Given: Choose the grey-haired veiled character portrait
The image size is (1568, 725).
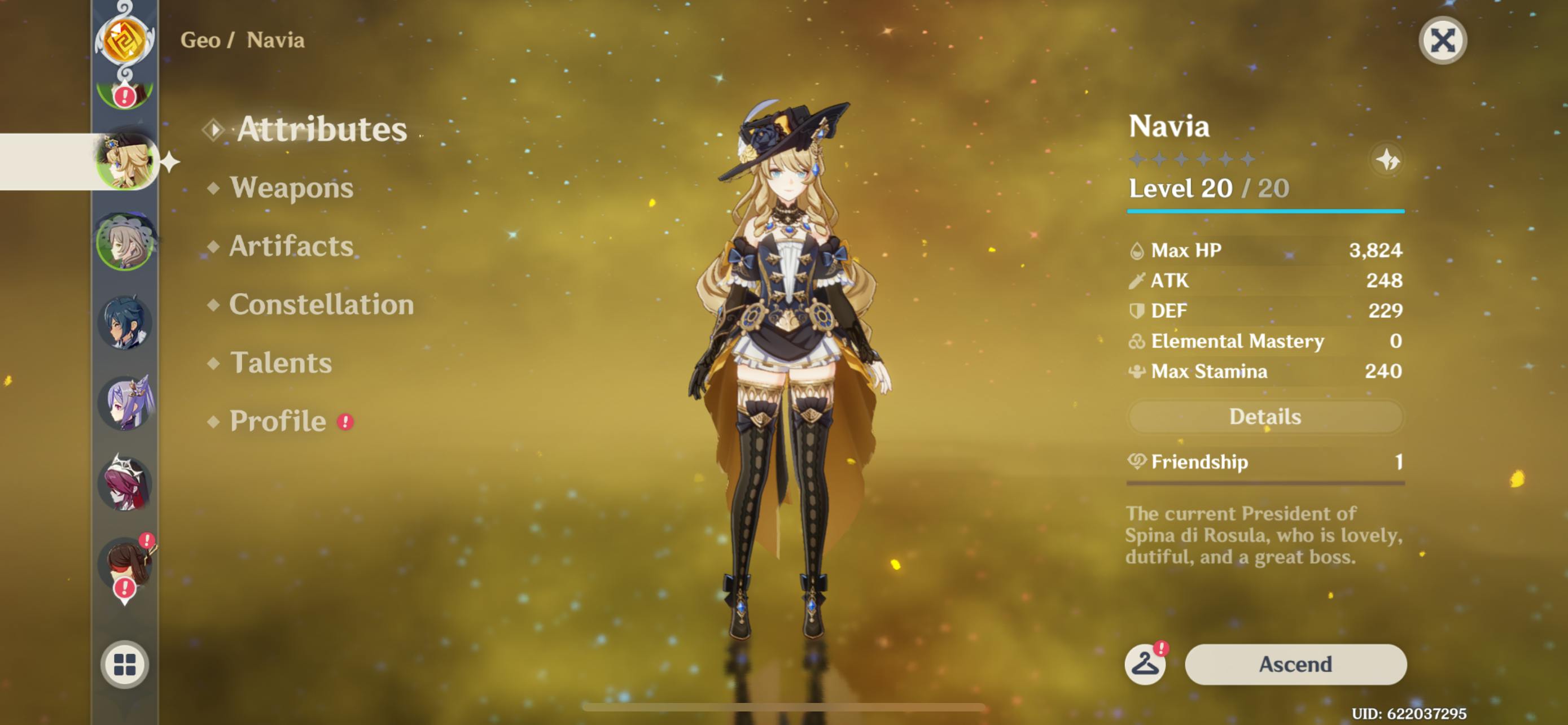Looking at the screenshot, I should (x=125, y=242).
